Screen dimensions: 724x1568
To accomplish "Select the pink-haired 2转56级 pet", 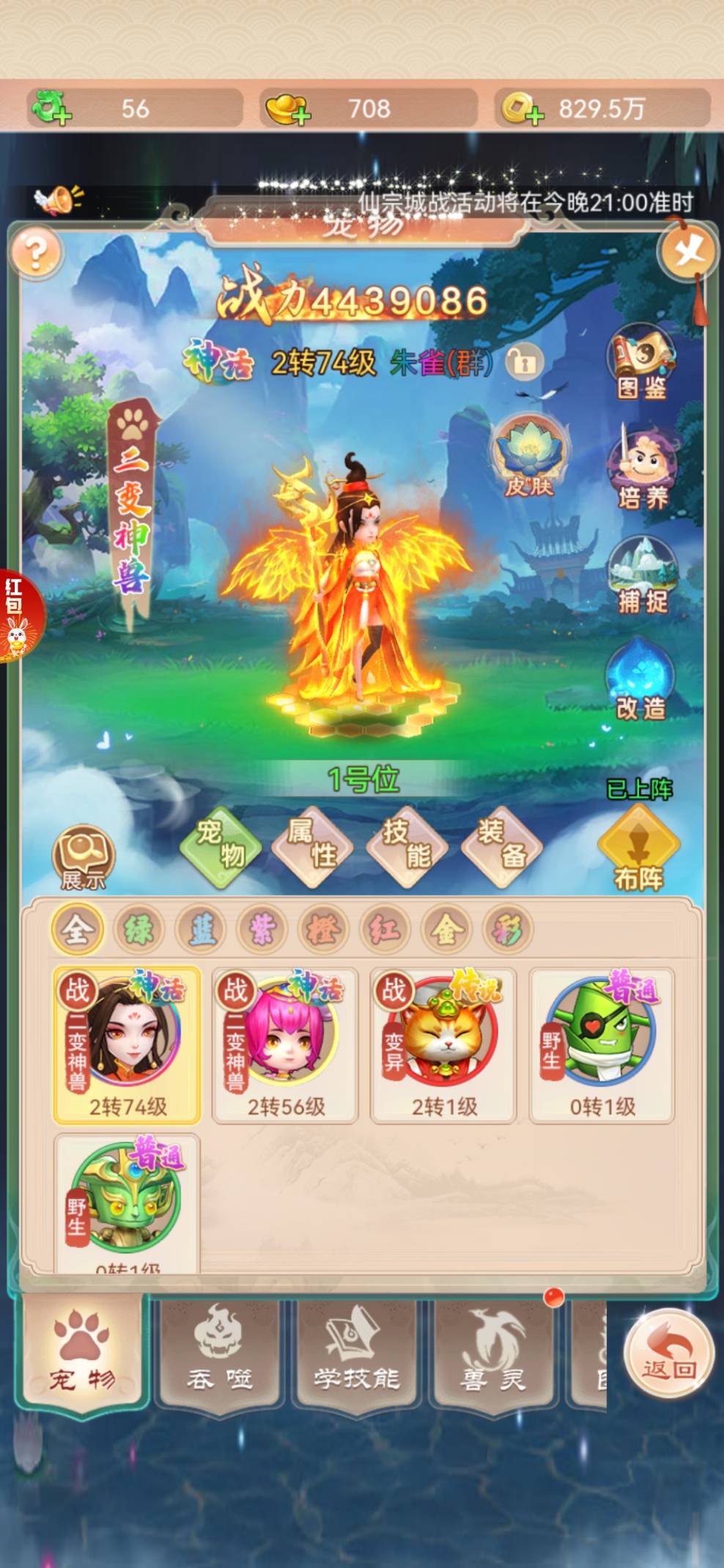I will pyautogui.click(x=285, y=1044).
